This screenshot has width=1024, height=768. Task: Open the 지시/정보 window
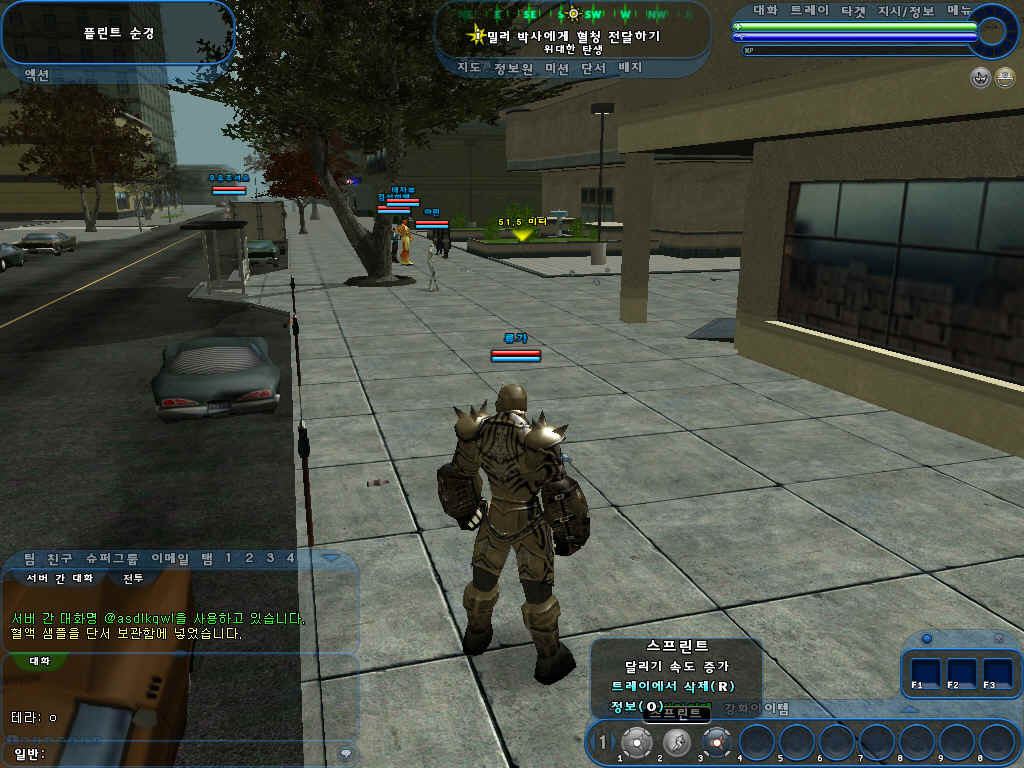906,10
